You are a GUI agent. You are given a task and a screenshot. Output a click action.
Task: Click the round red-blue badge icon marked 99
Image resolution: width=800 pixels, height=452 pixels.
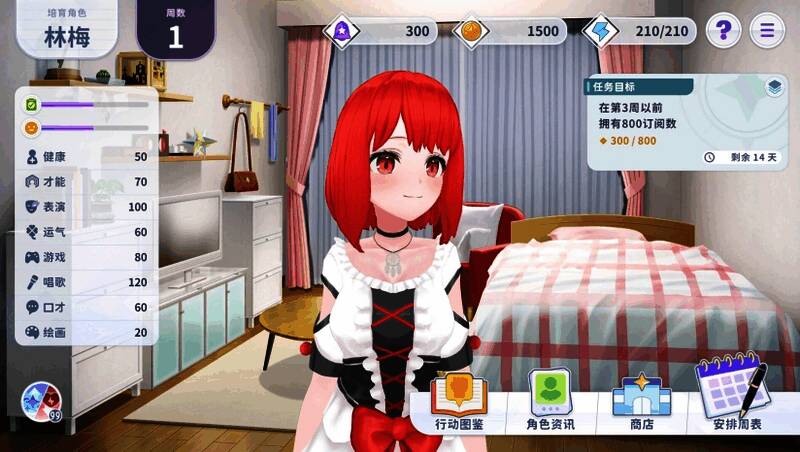click(41, 402)
